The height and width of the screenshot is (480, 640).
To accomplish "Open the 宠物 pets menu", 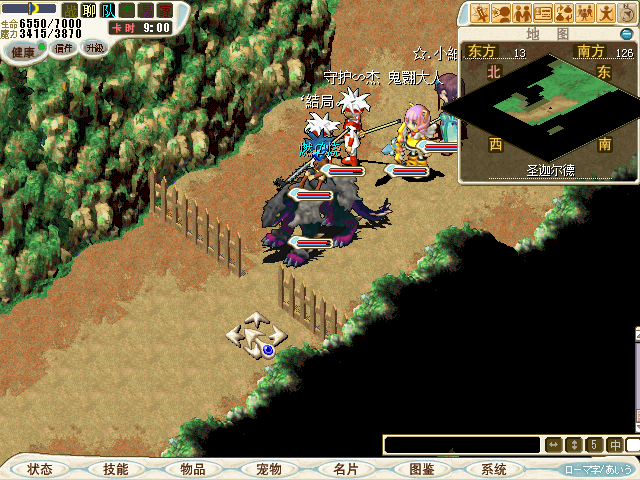I will 269,469.
